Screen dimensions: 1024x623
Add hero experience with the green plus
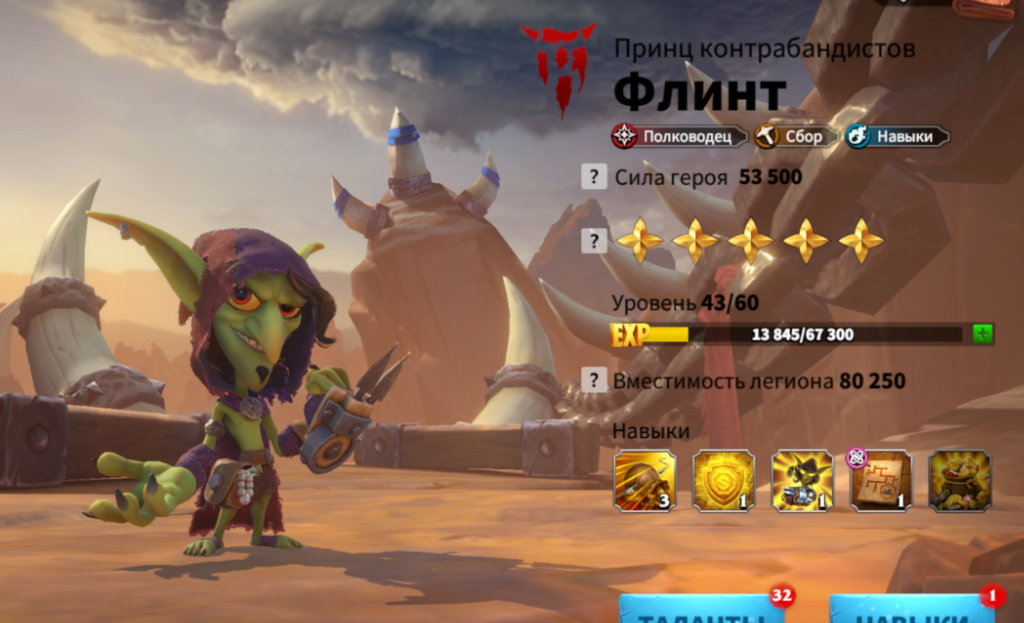pyautogui.click(x=983, y=334)
